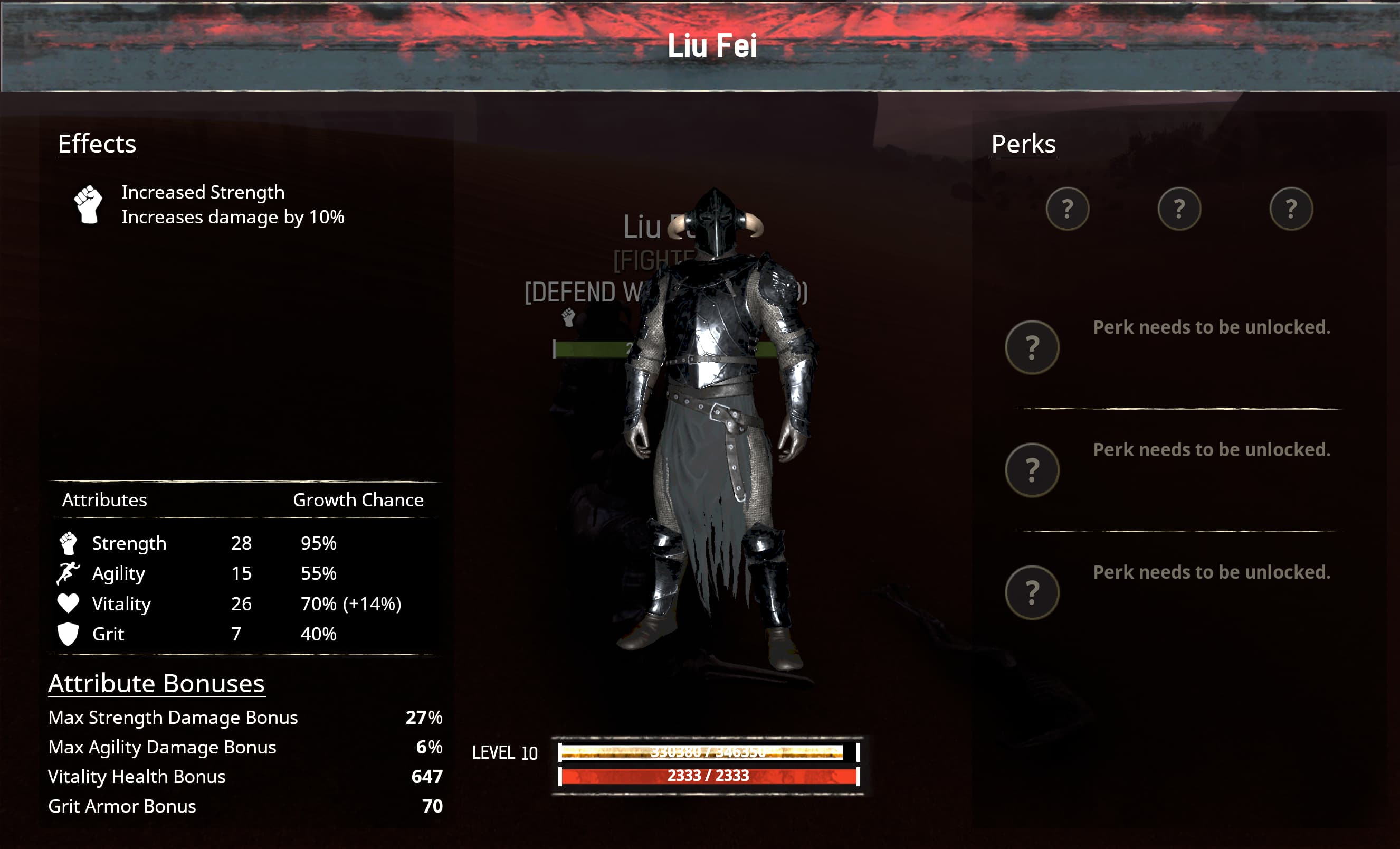Click the Vitality heart icon

pyautogui.click(x=69, y=603)
